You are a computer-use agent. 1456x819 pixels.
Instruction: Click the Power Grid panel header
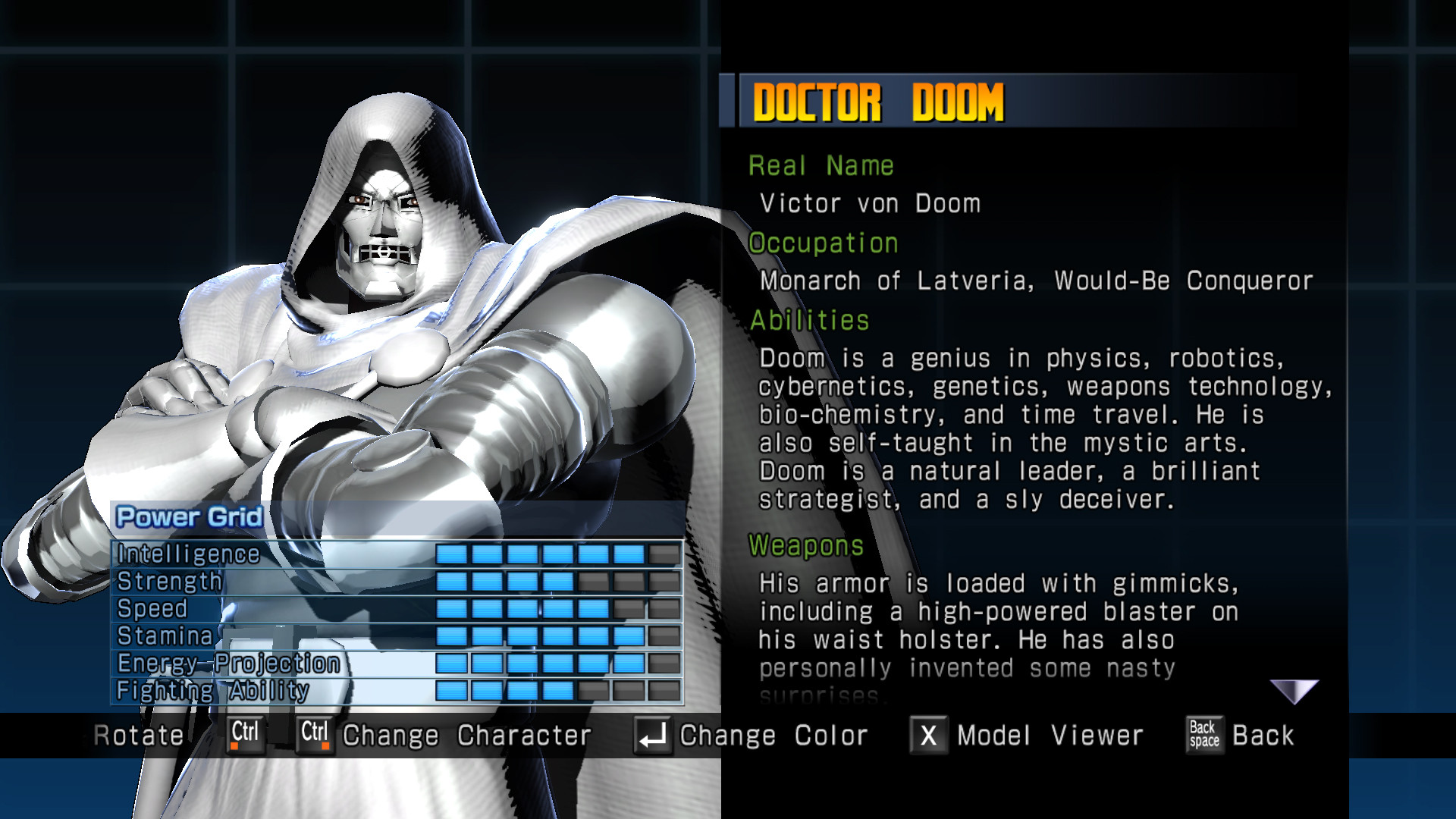click(x=188, y=517)
